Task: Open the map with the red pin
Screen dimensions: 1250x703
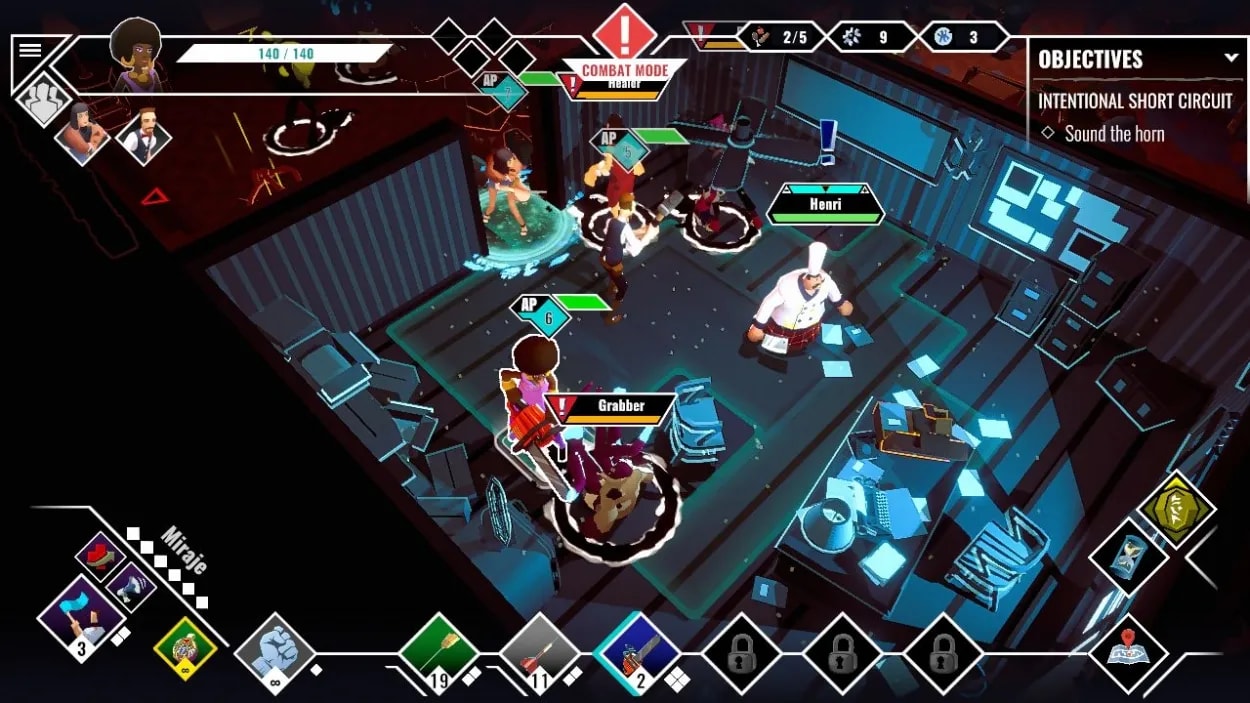Action: click(1128, 649)
